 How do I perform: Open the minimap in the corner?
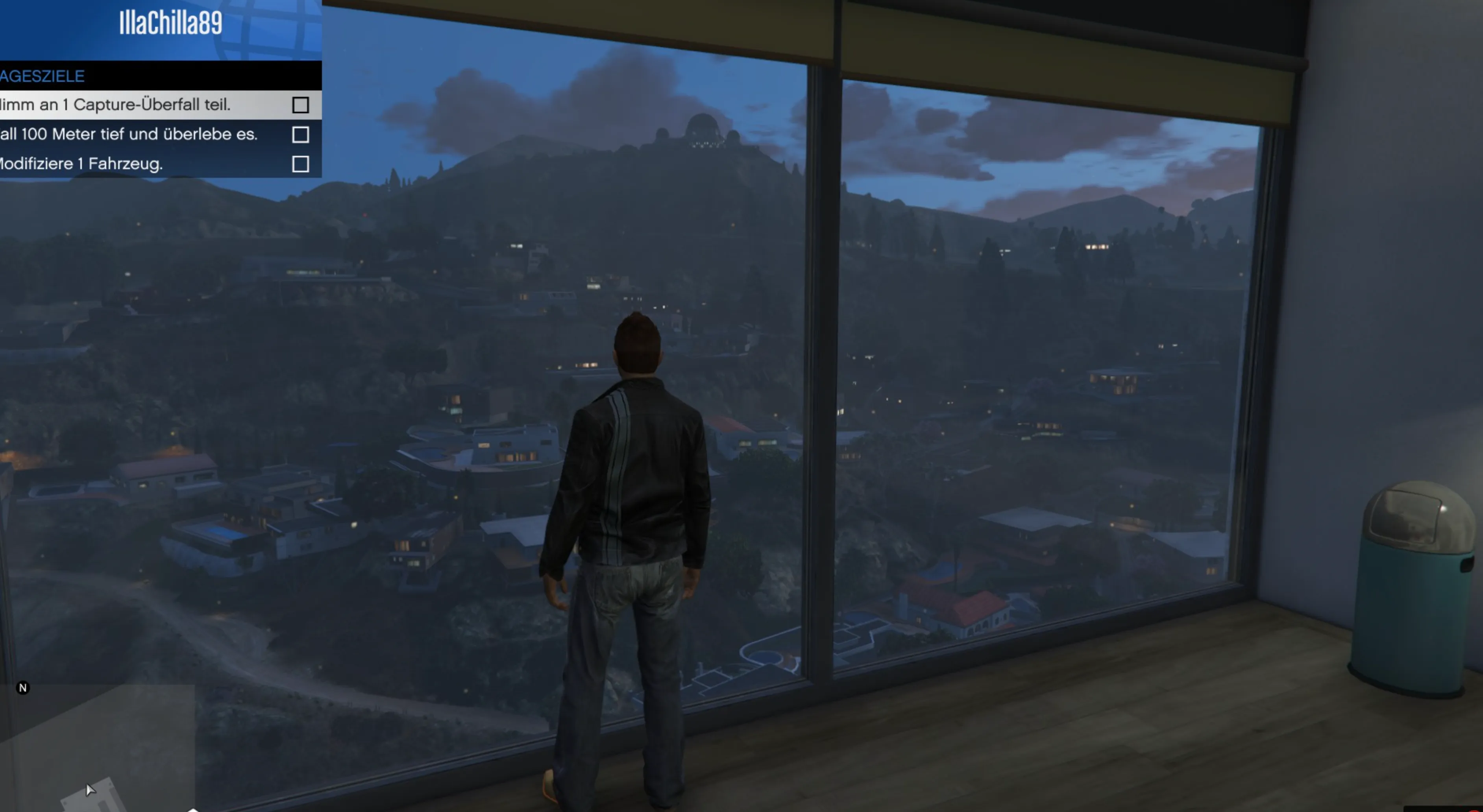pos(98,748)
